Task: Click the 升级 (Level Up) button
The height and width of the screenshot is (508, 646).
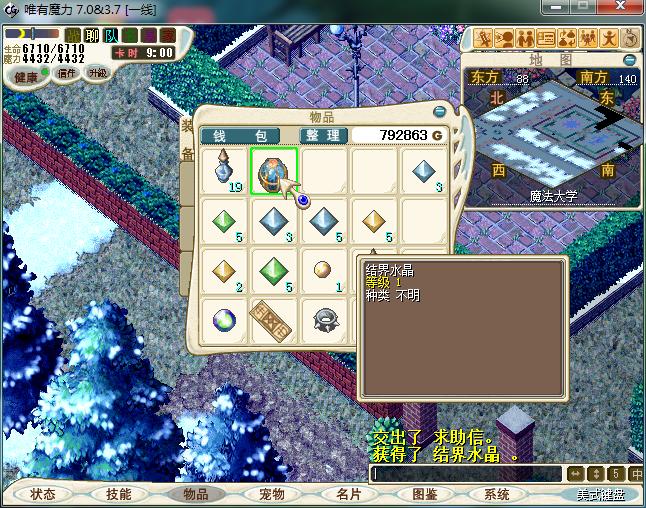Action: click(97, 73)
